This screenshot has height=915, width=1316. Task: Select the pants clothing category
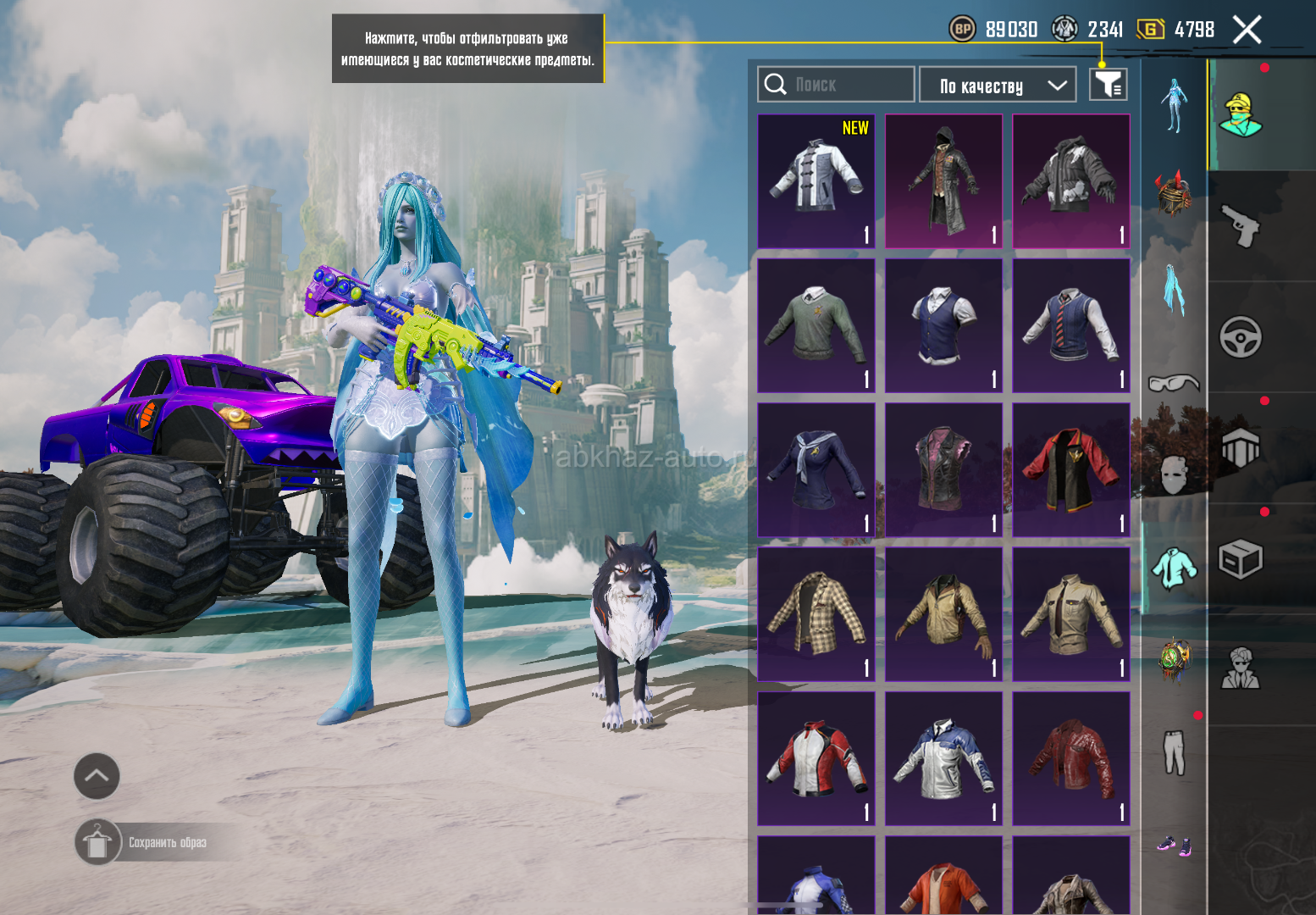coord(1174,752)
